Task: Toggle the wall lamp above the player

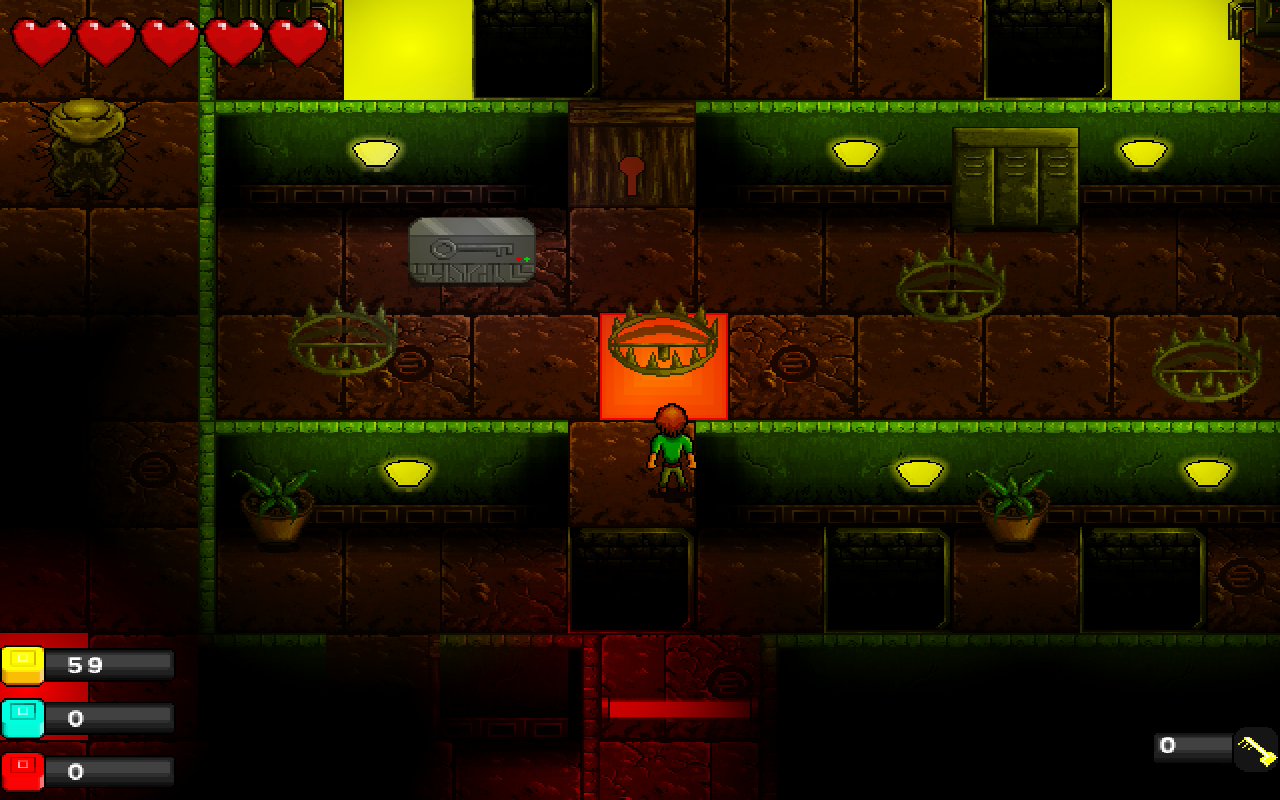Action: (856, 153)
